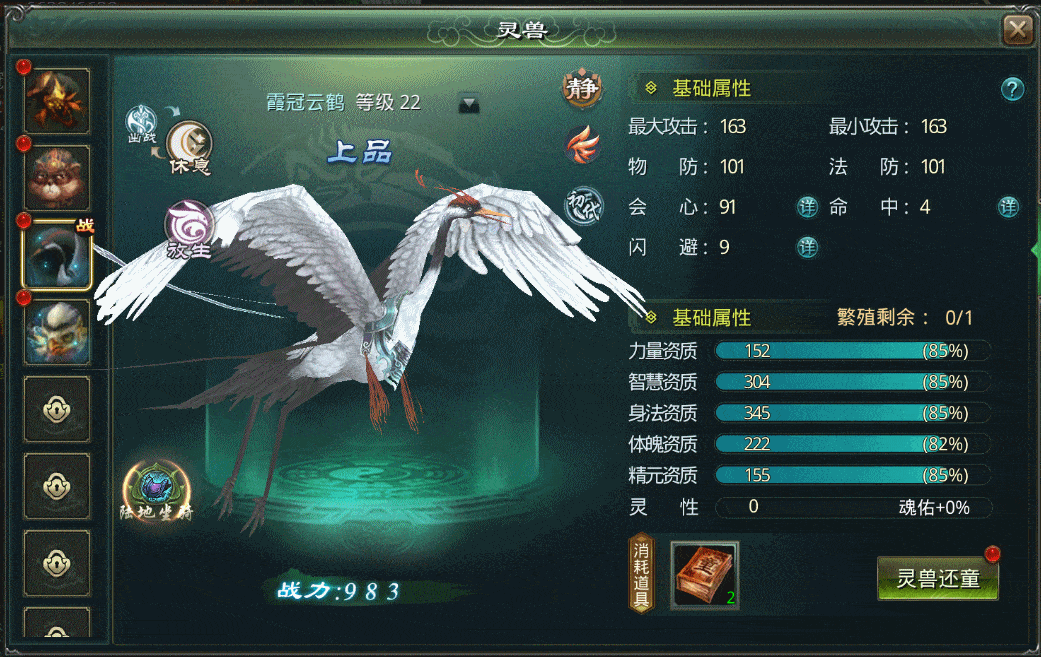Set the pet to 休息 rest

coord(189,146)
